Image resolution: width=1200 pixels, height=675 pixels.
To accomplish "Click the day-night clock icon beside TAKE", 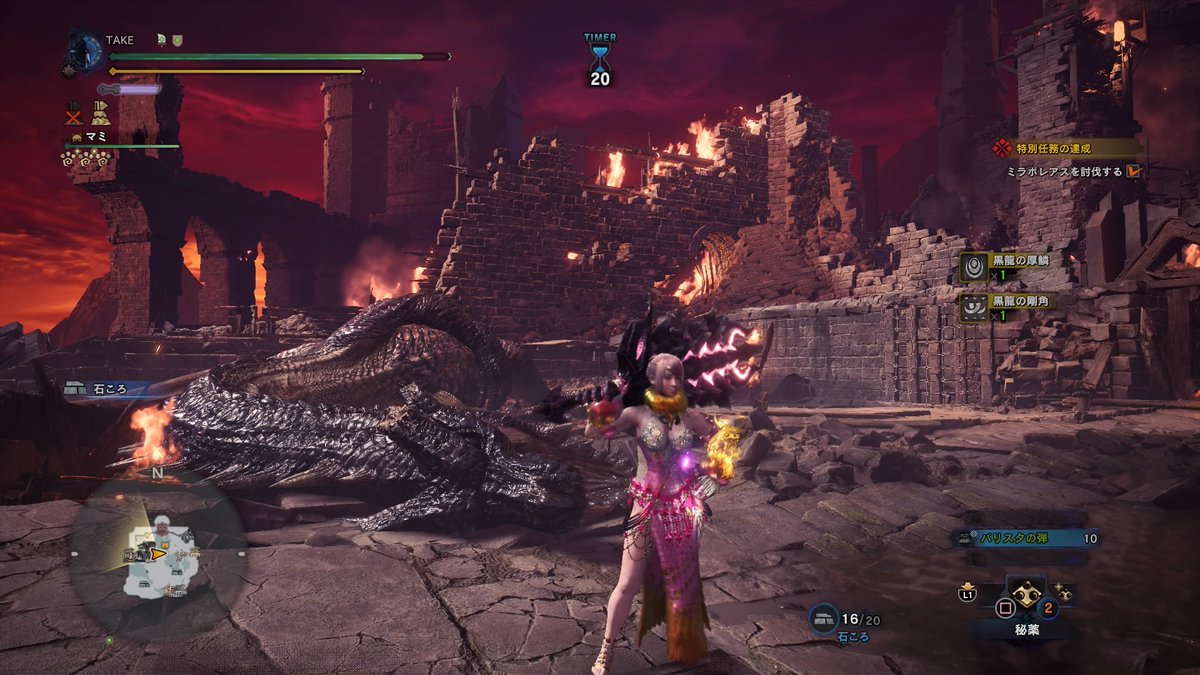I will point(84,50).
